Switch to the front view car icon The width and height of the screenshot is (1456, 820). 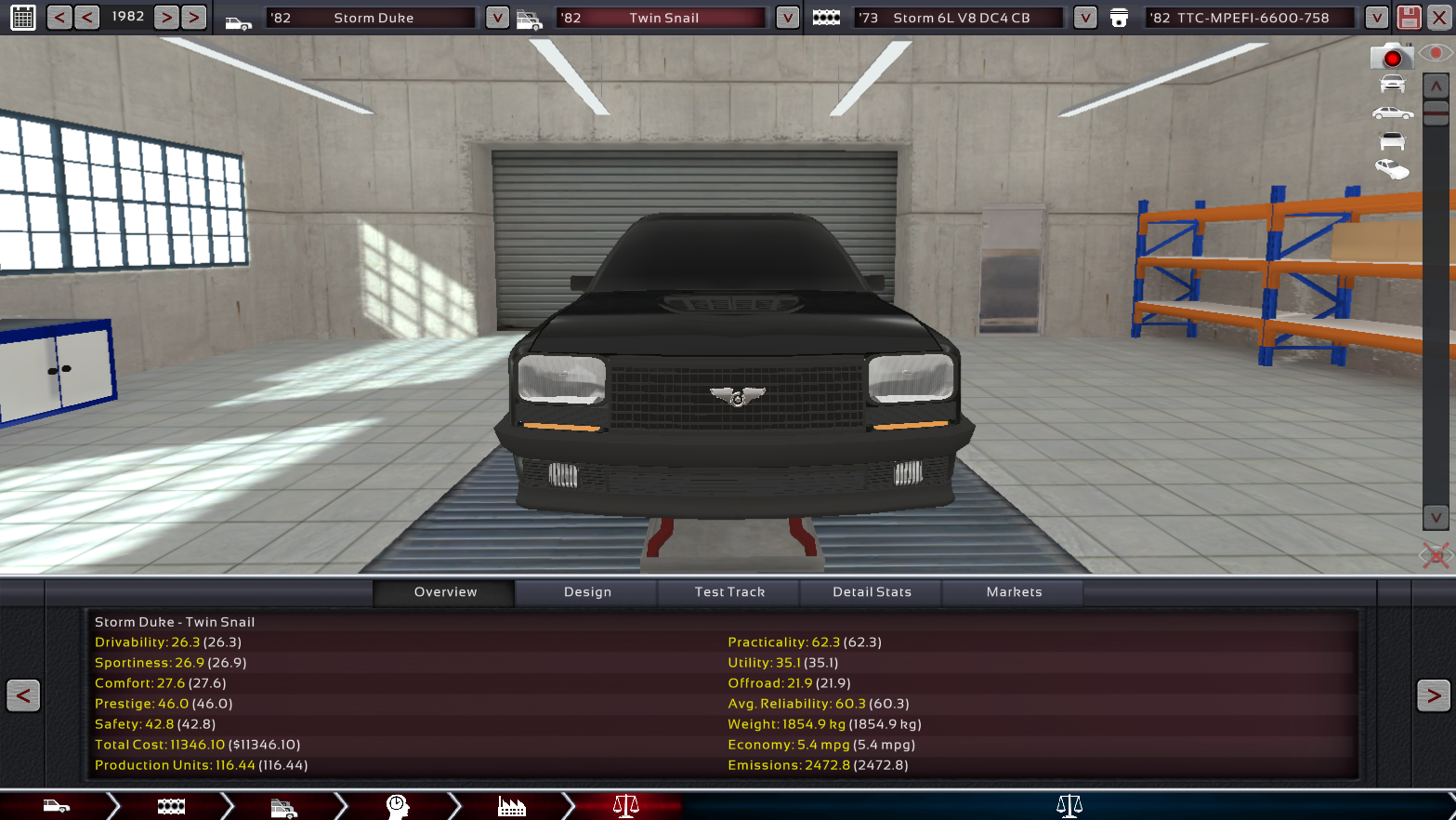(1392, 85)
